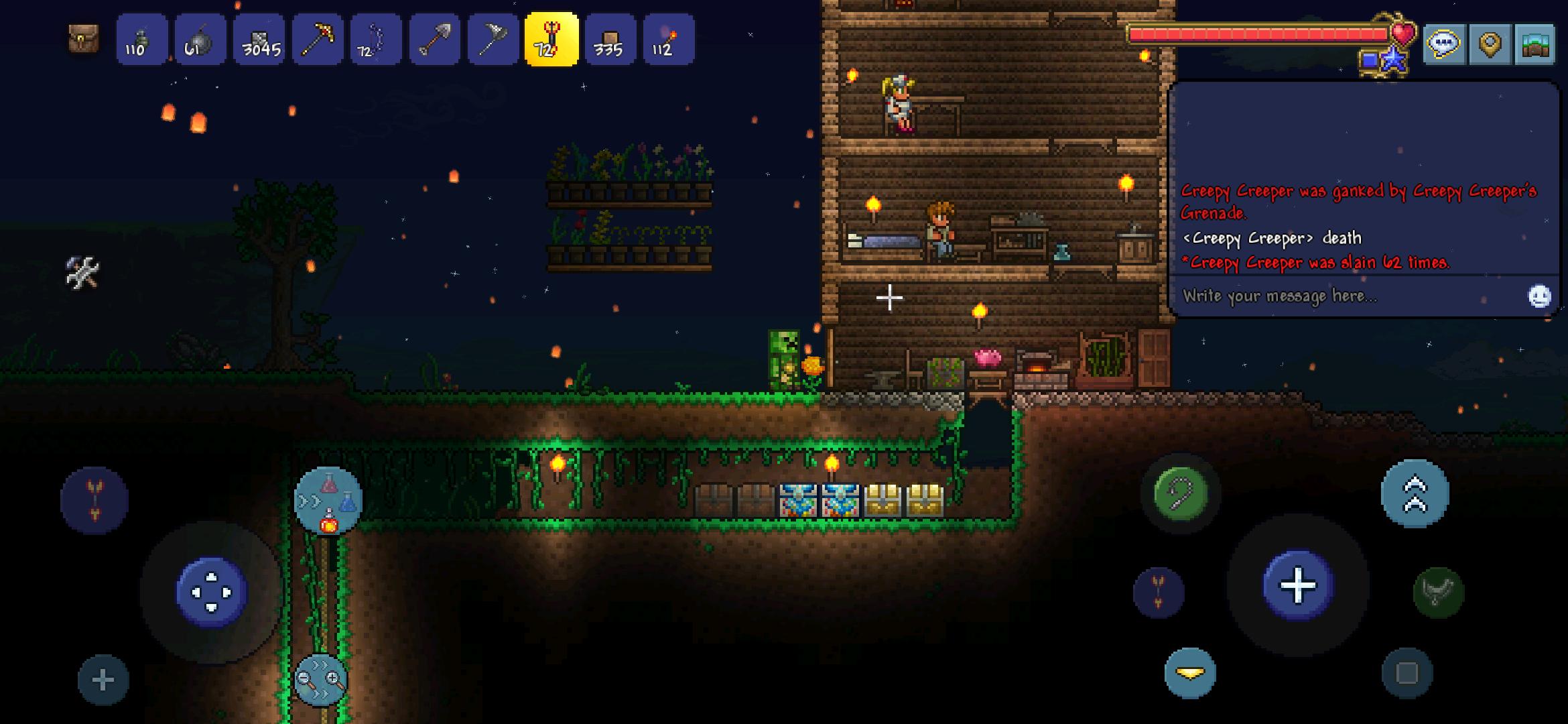Open the emoji smiley in chat box
The width and height of the screenshot is (1568, 724).
point(1539,296)
